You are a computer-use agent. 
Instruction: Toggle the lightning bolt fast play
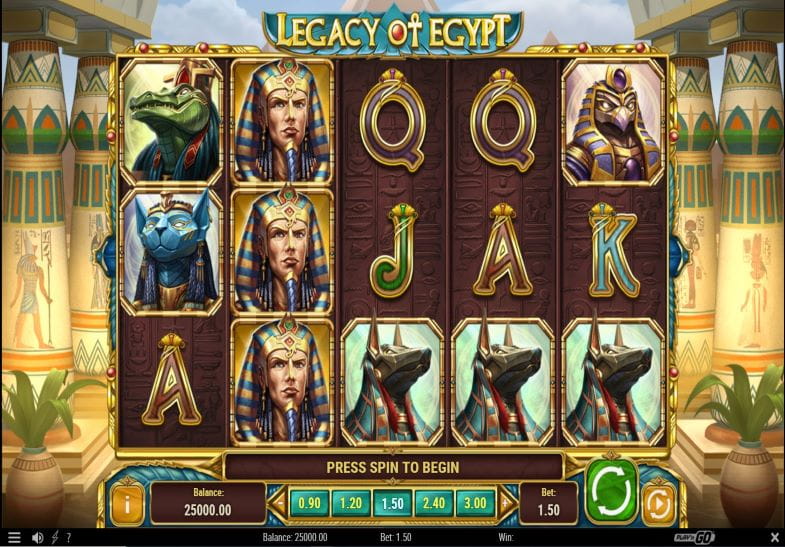tap(54, 538)
